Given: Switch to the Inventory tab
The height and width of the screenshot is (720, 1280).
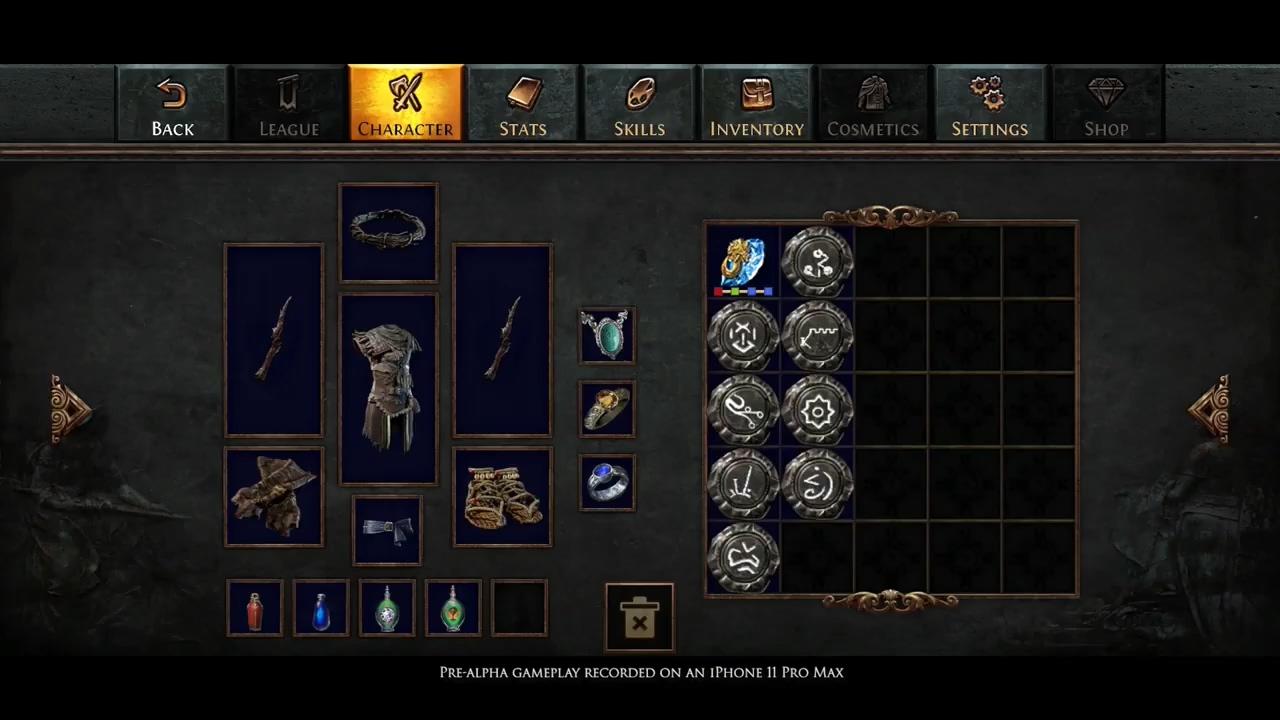Looking at the screenshot, I should (756, 103).
